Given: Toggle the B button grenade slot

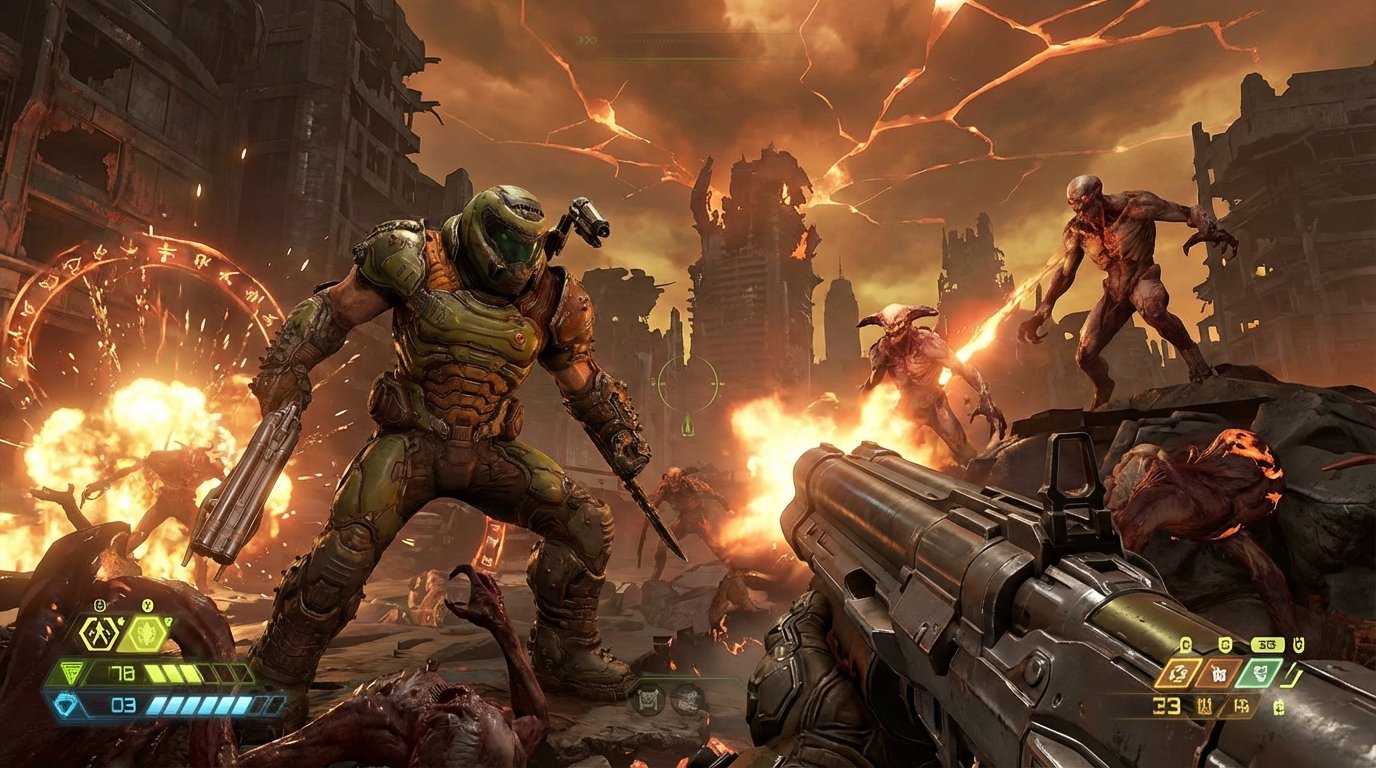Looking at the screenshot, I should click(100, 604).
